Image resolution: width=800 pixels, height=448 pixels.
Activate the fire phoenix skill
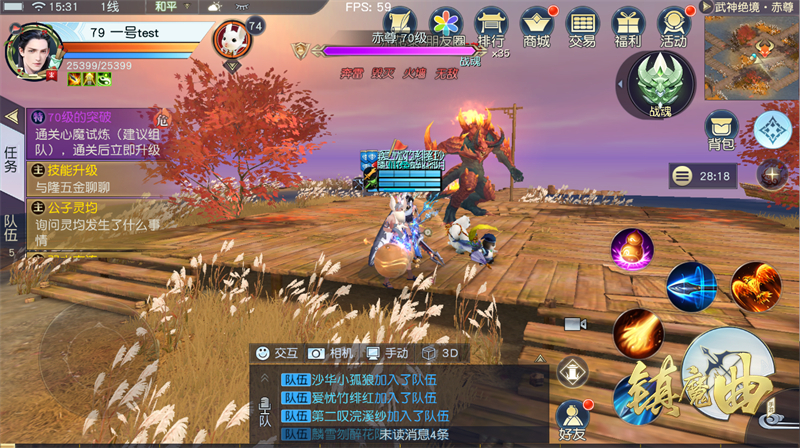click(x=755, y=285)
